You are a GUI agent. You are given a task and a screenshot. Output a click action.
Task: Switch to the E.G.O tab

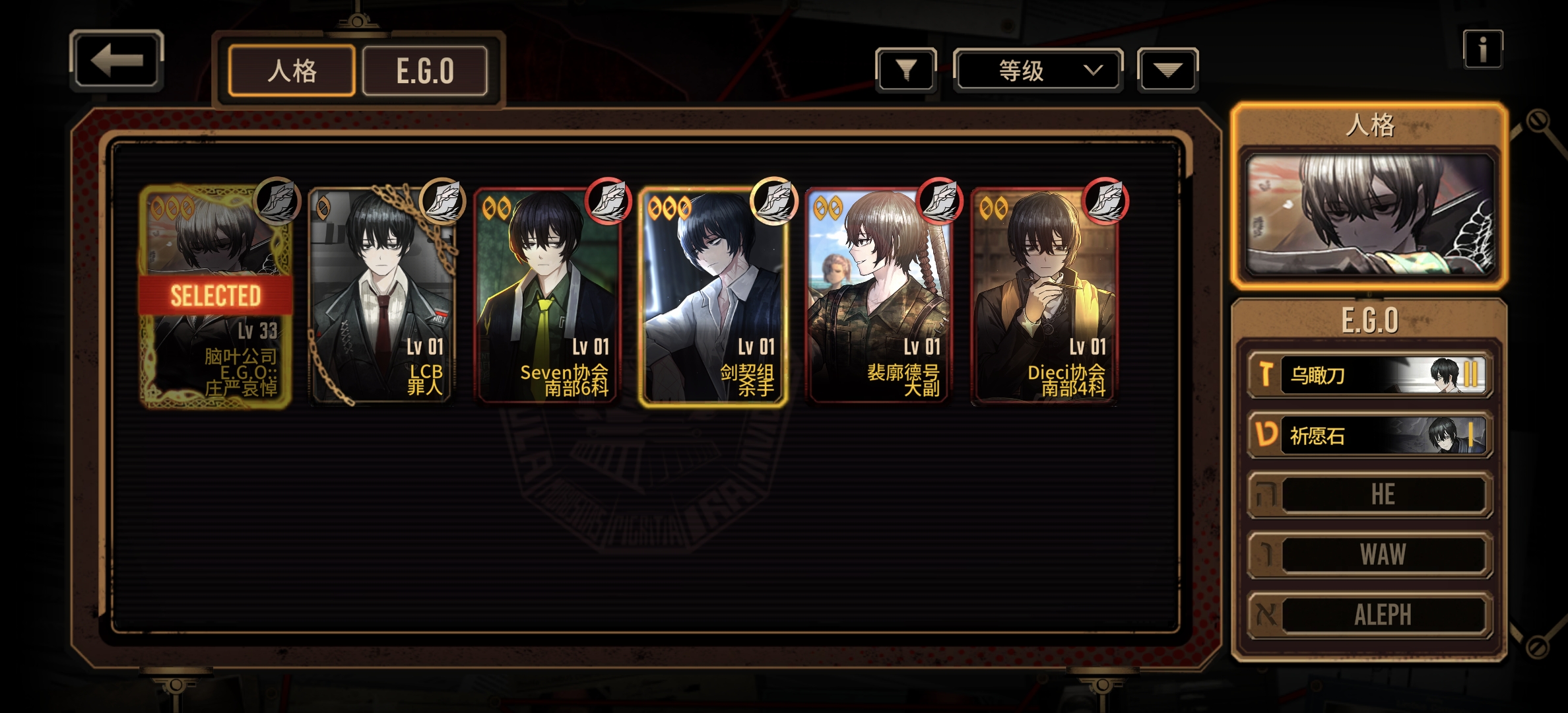[x=425, y=71]
